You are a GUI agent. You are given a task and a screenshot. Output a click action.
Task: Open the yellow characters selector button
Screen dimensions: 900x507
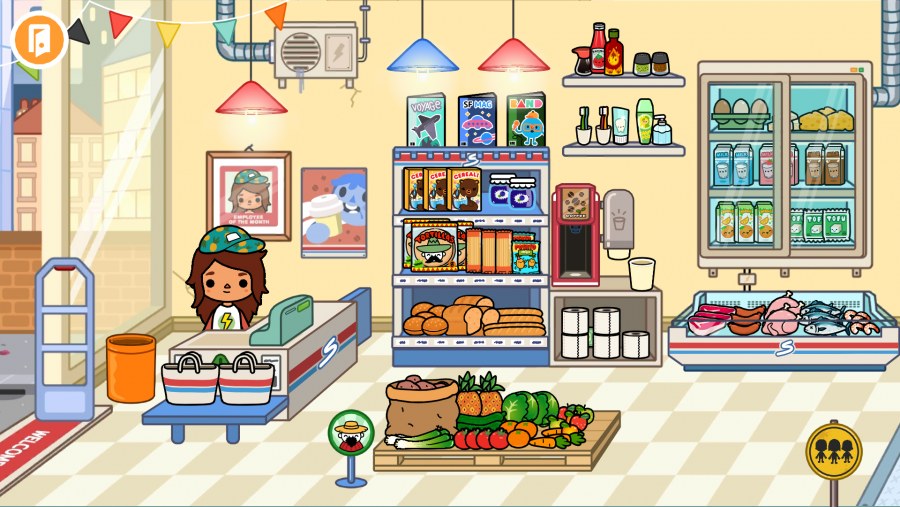pyautogui.click(x=833, y=450)
